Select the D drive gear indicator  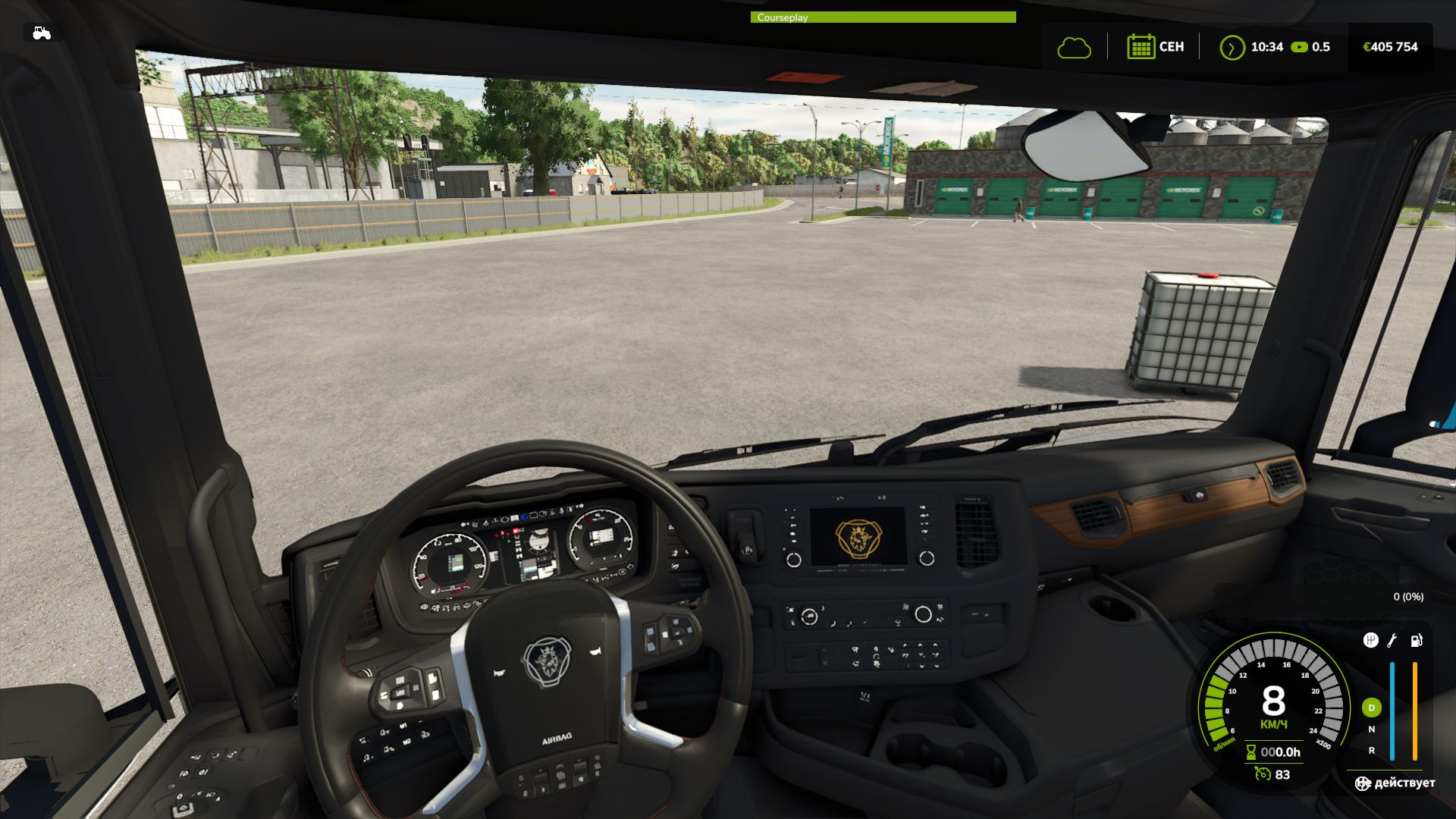(1371, 708)
